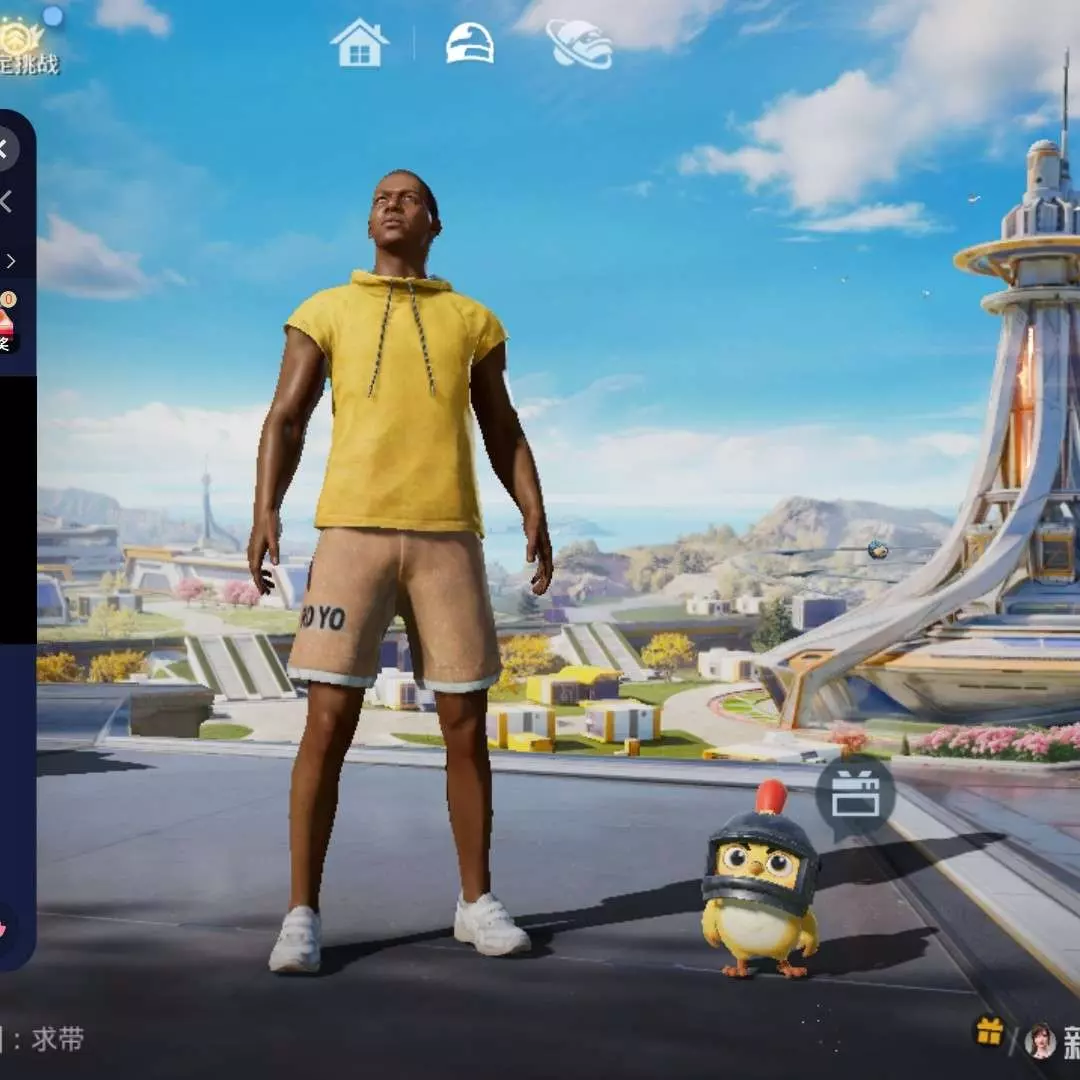Screen dimensions: 1080x1080
Task: Open the yellow gift box icon
Action: tap(989, 1032)
